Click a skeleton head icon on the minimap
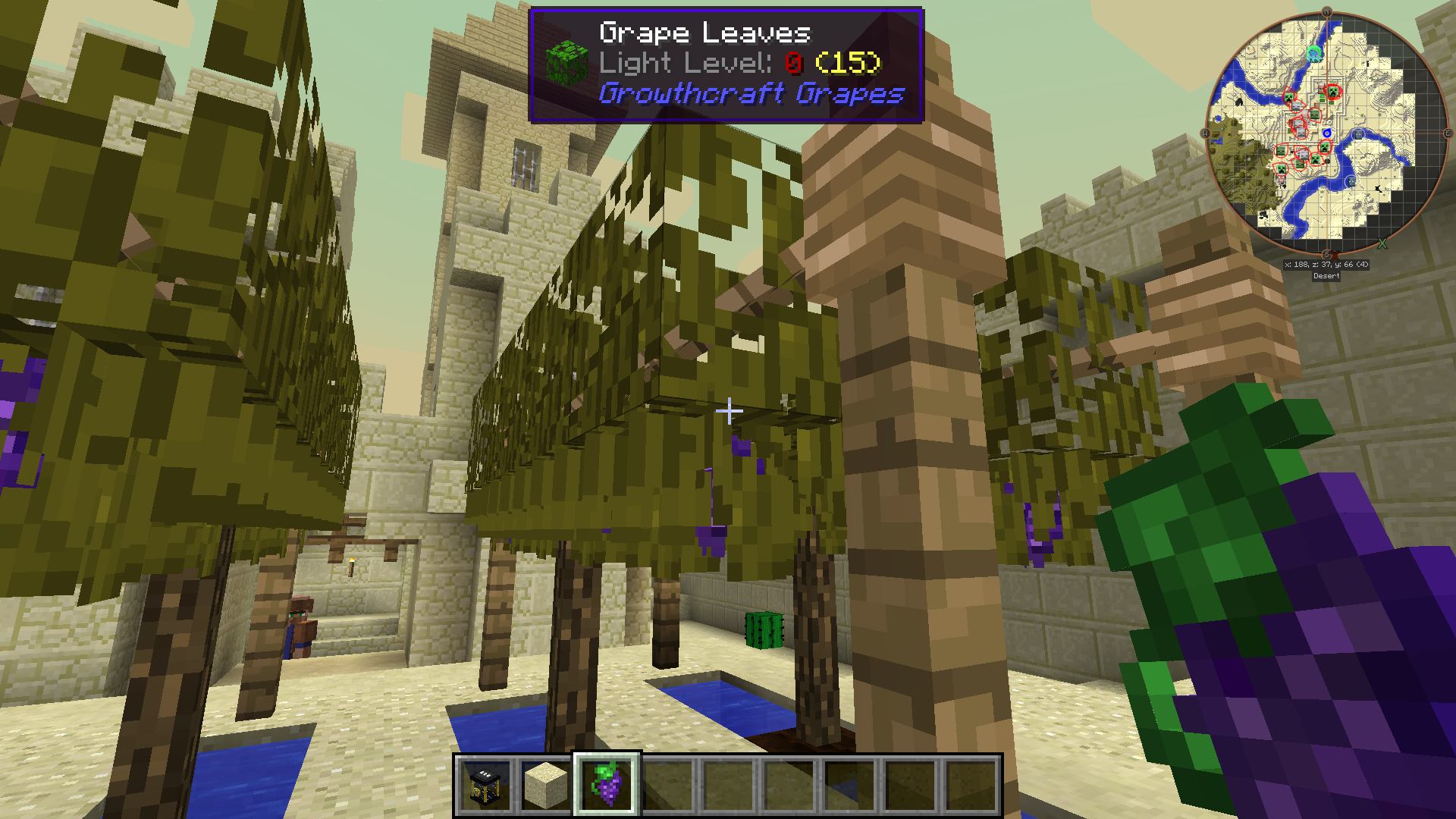Screen dimensions: 1456x819 (1294, 105)
